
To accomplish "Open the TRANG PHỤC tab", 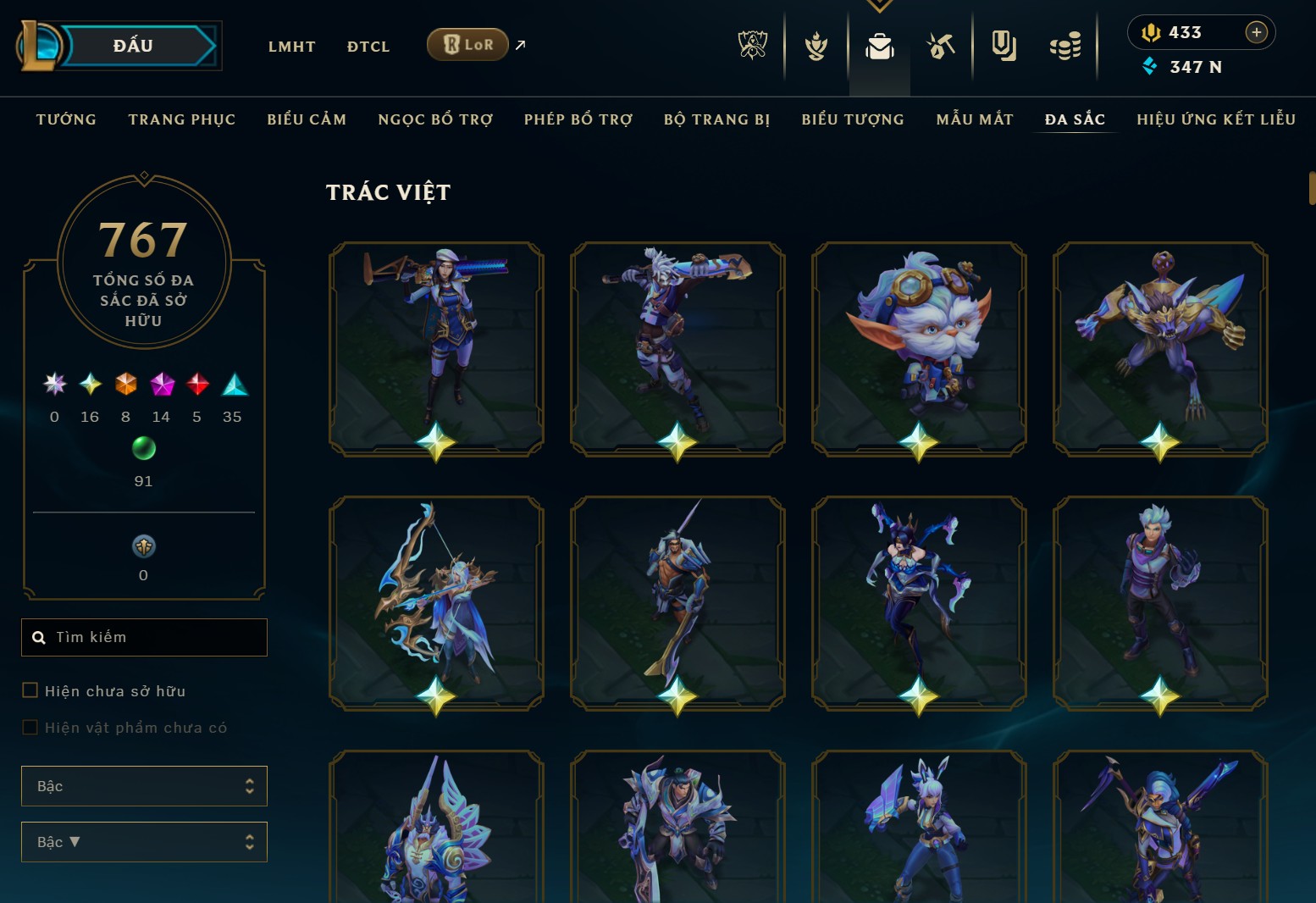I will click(182, 119).
